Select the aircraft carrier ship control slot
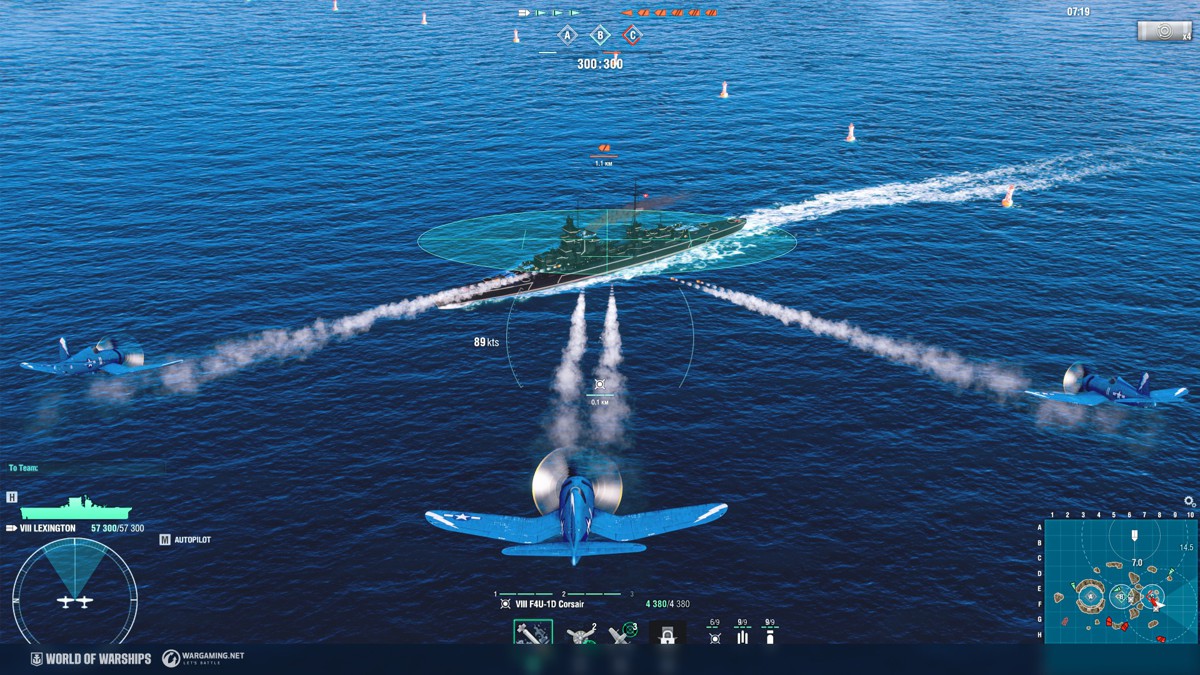1200x675 pixels. [668, 634]
